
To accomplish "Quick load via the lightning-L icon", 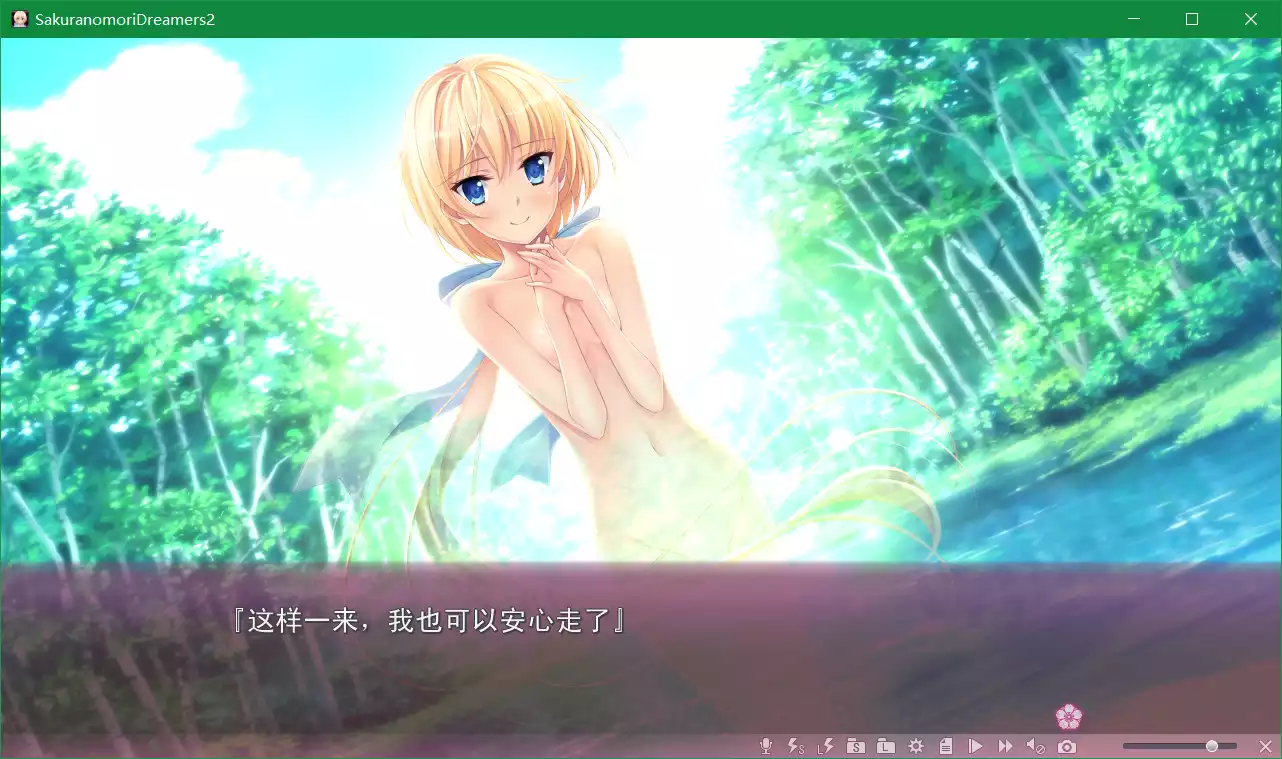I will [825, 745].
